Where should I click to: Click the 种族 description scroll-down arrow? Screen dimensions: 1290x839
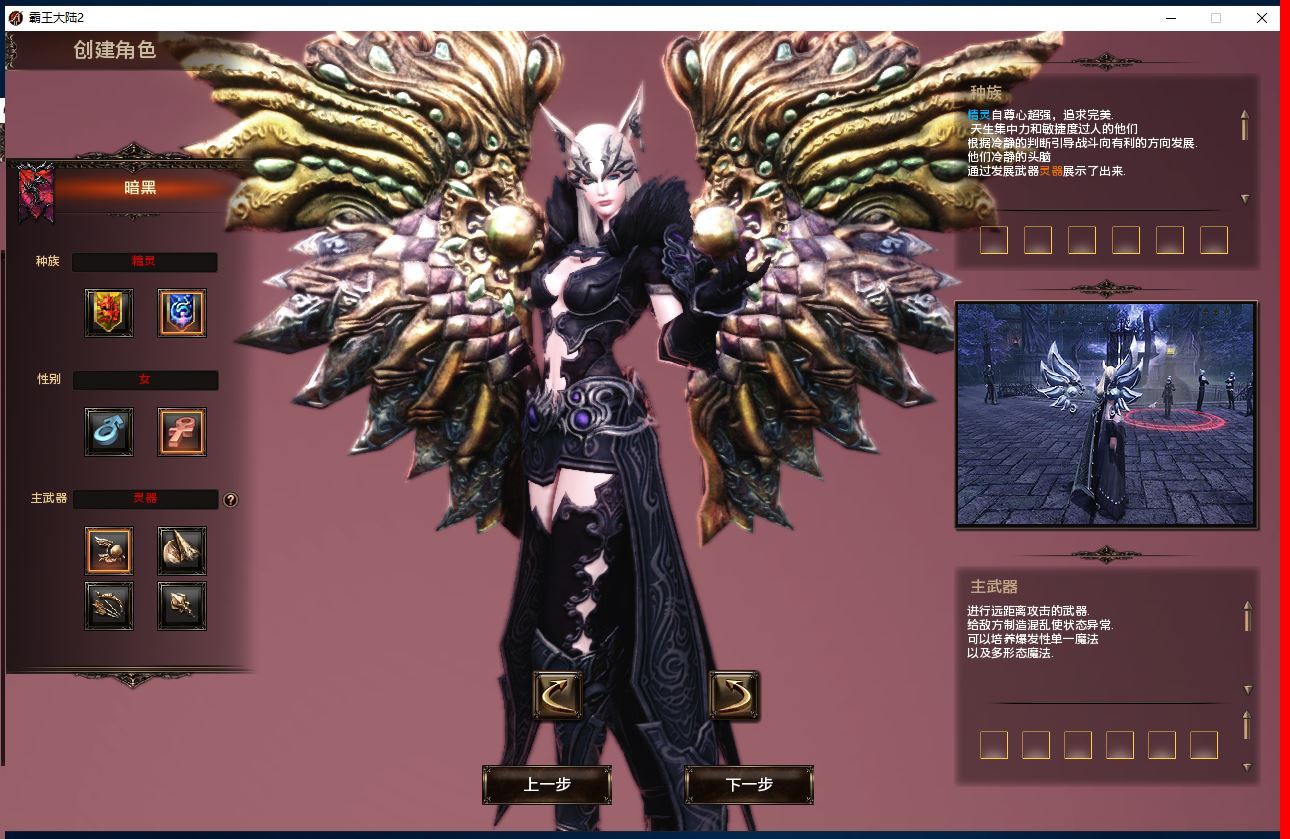point(1245,199)
